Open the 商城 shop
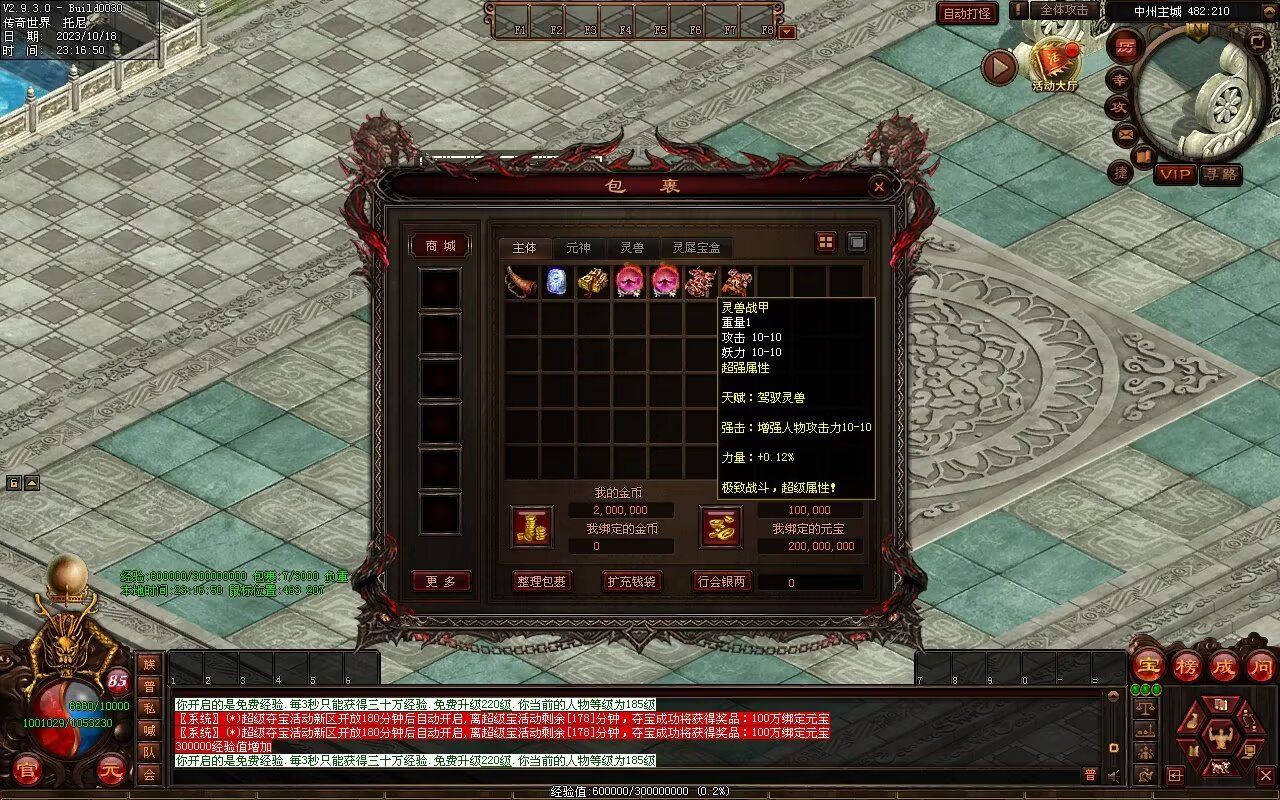The image size is (1280, 800). pos(440,246)
